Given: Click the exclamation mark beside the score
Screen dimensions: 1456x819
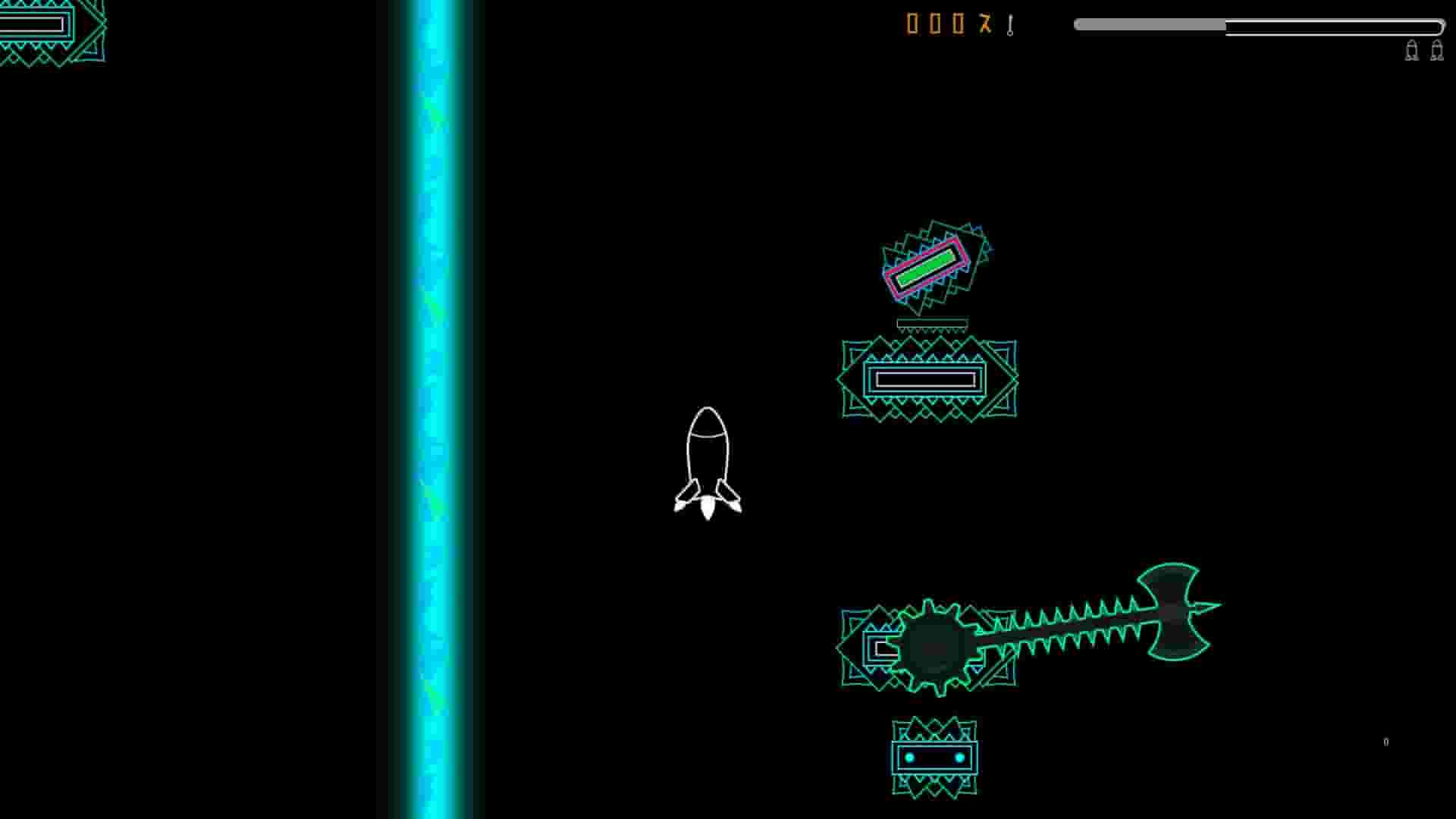Looking at the screenshot, I should click(1009, 25).
